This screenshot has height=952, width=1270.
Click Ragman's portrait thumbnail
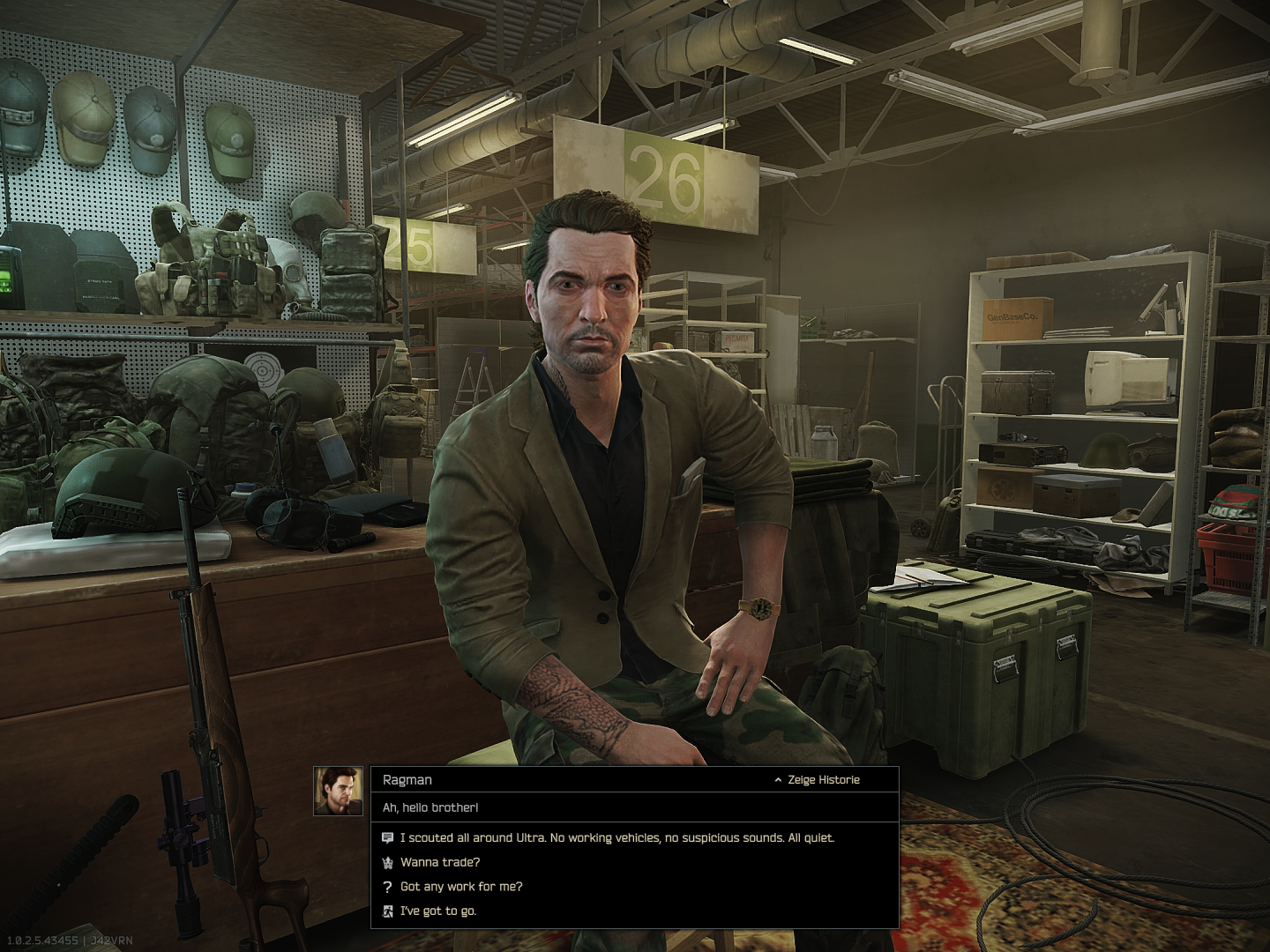click(339, 792)
